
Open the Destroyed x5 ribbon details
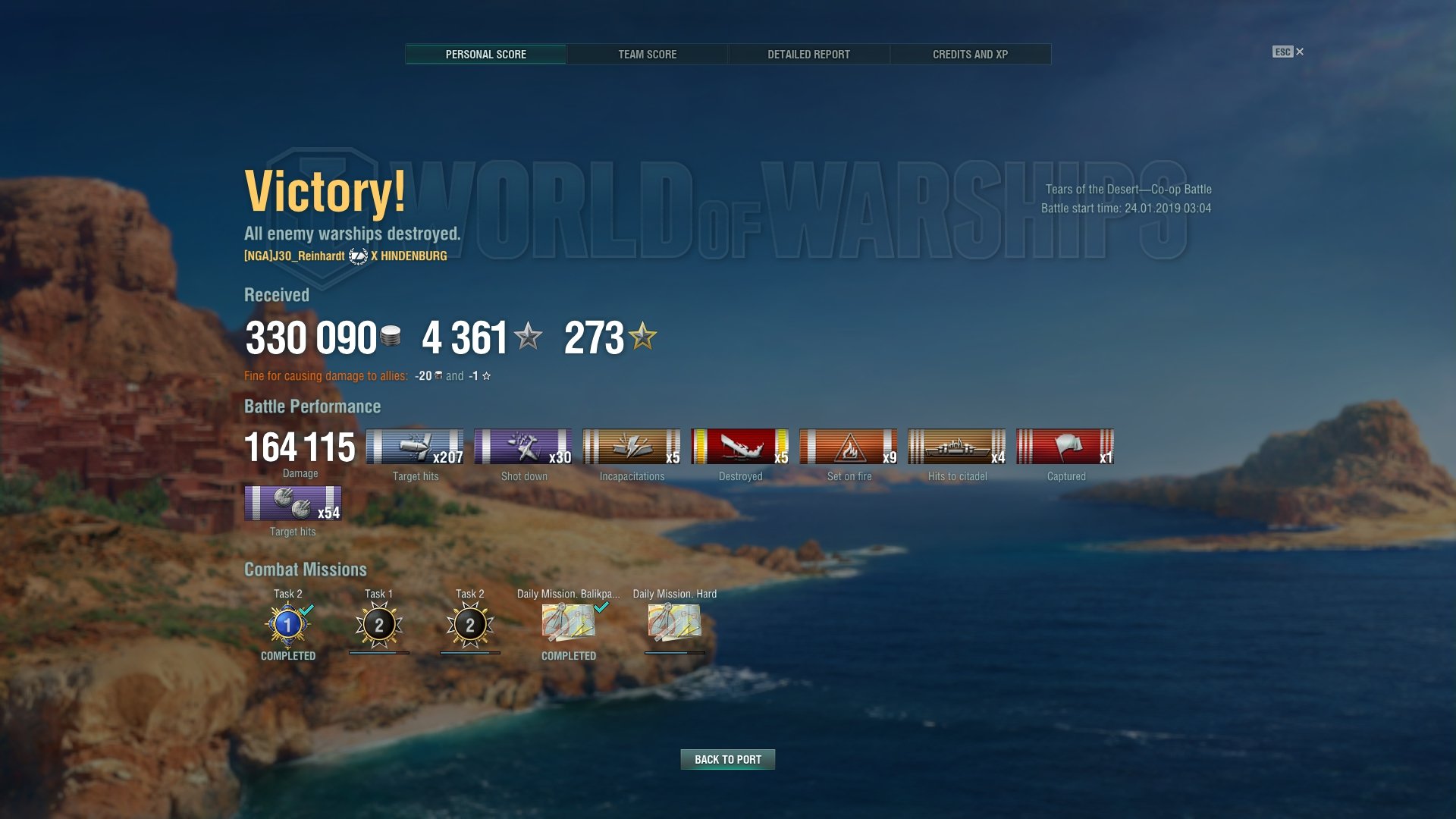pyautogui.click(x=740, y=447)
